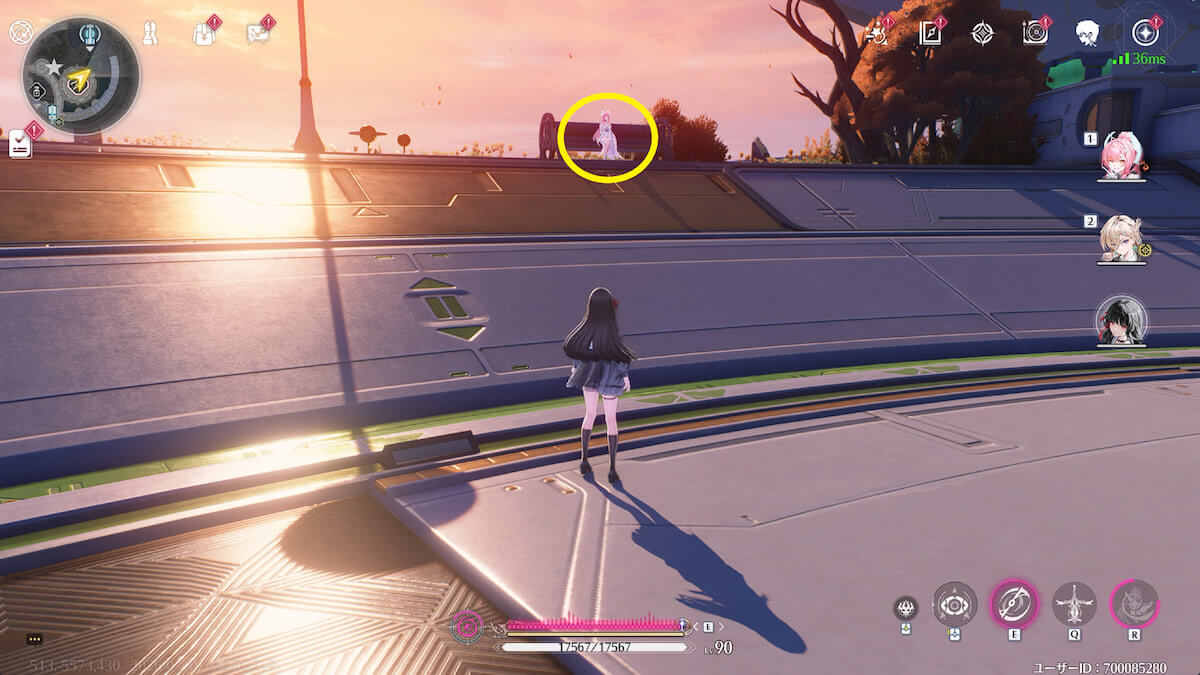
Task: Open the sparkle events icon
Action: [879, 33]
